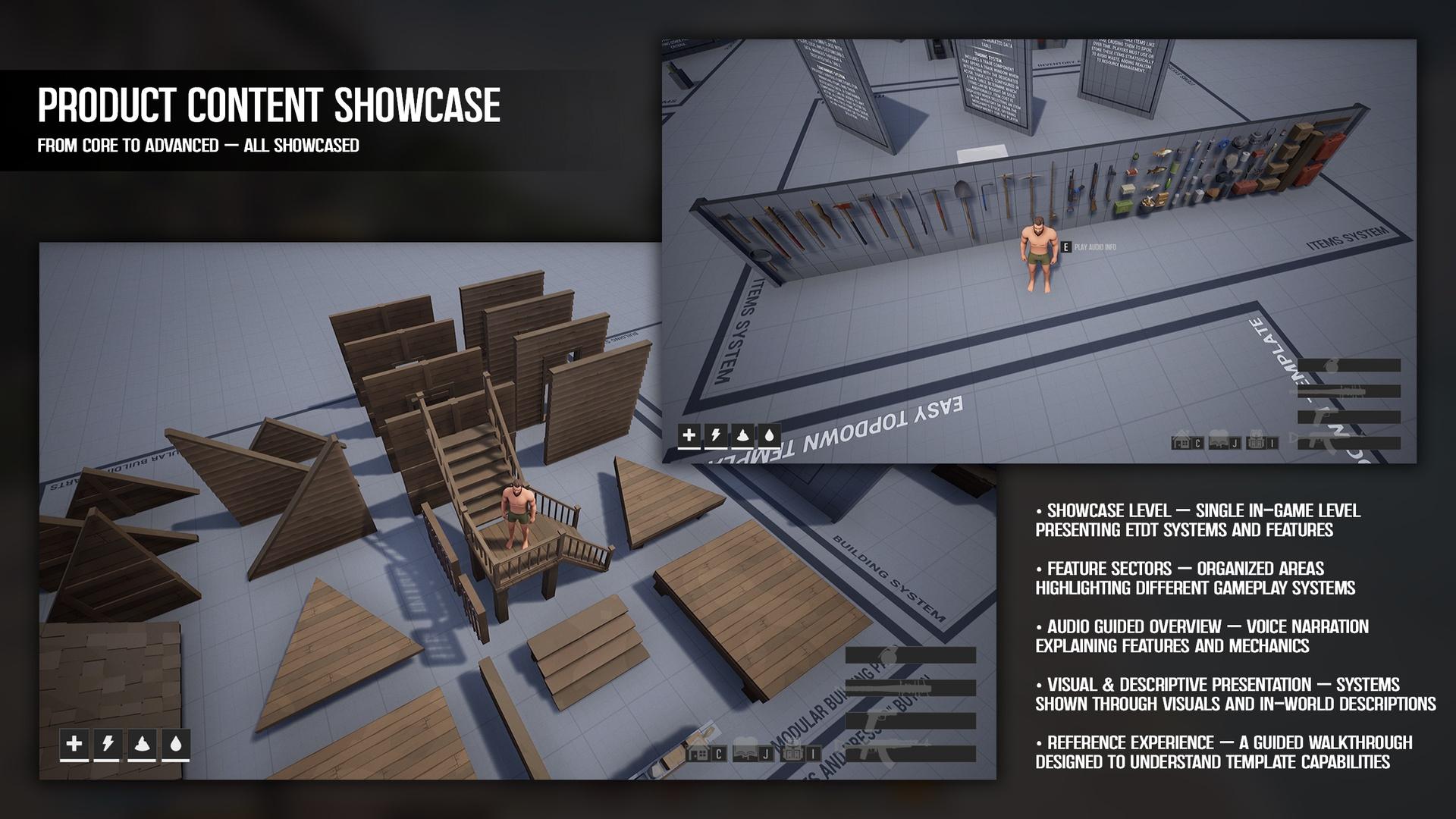Viewport: 1456px width, 819px height.
Task: Open the backpack inventory icon in items-wall screenshot
Action: [1254, 442]
